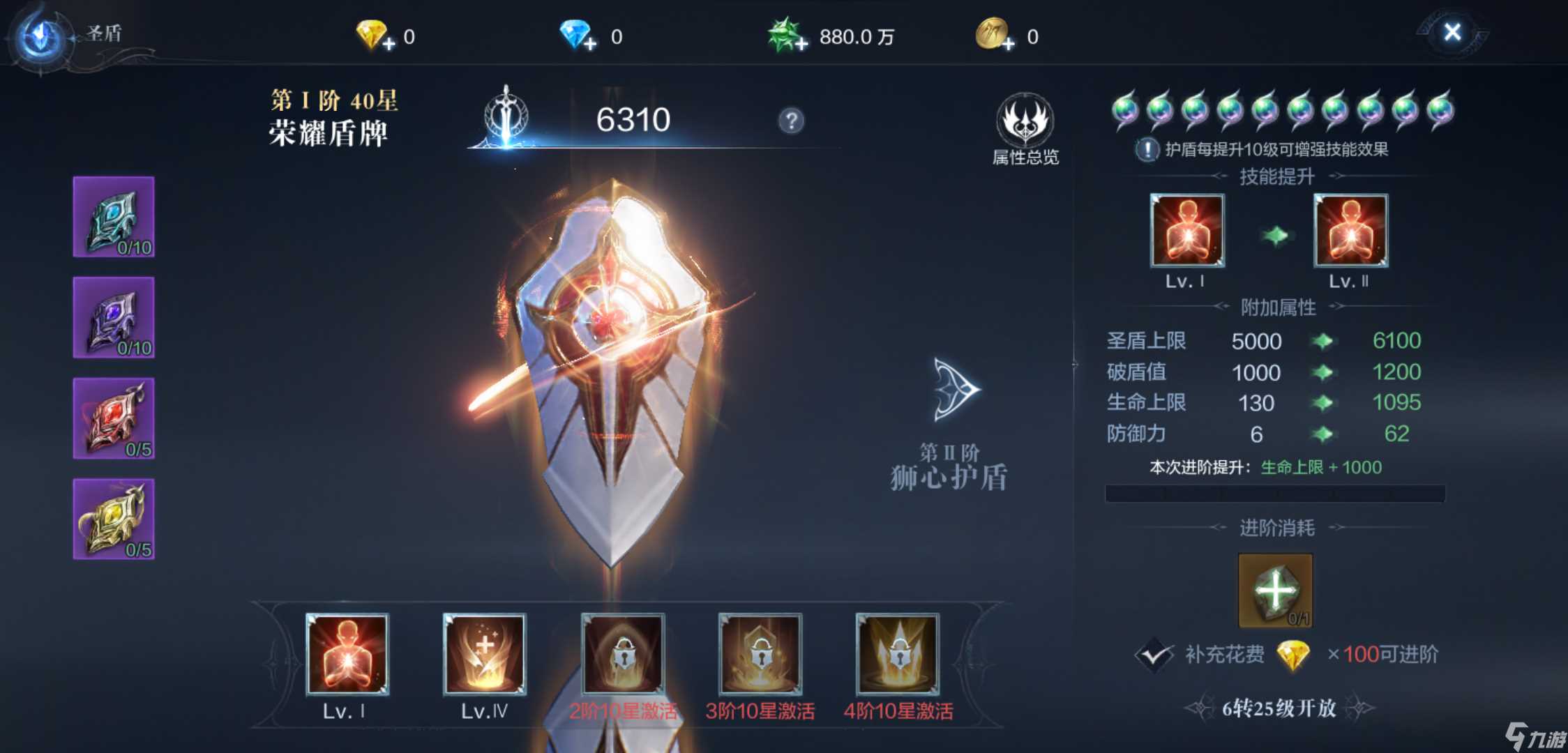Select the red pendant material showing 0/5
Screen dimensions: 1568x753
[114, 417]
